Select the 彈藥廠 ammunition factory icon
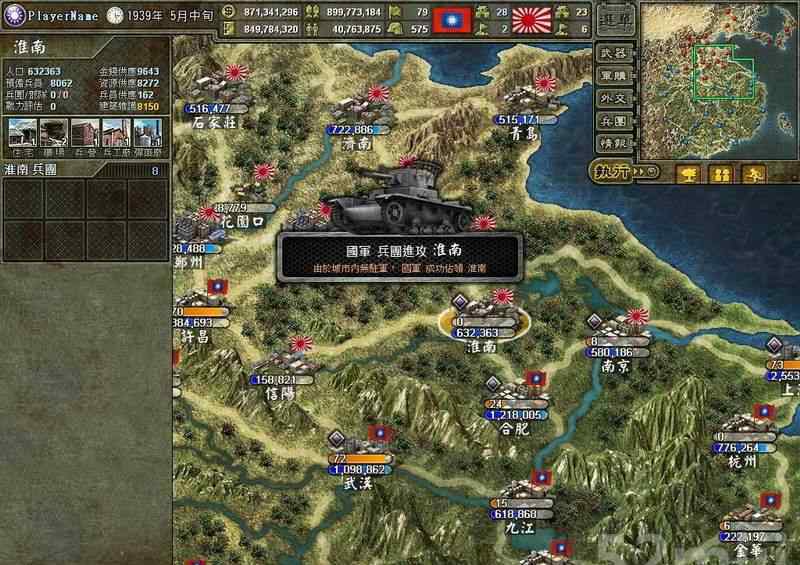Image resolution: width=800 pixels, height=565 pixels. click(146, 132)
